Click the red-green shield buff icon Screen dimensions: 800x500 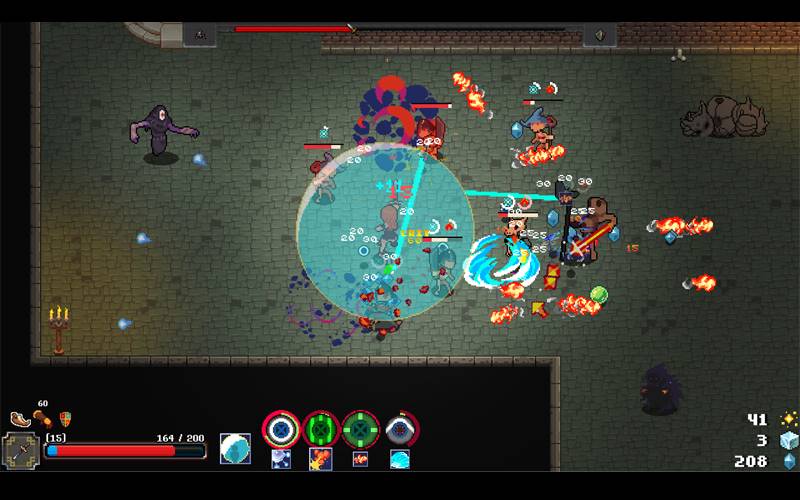click(66, 419)
